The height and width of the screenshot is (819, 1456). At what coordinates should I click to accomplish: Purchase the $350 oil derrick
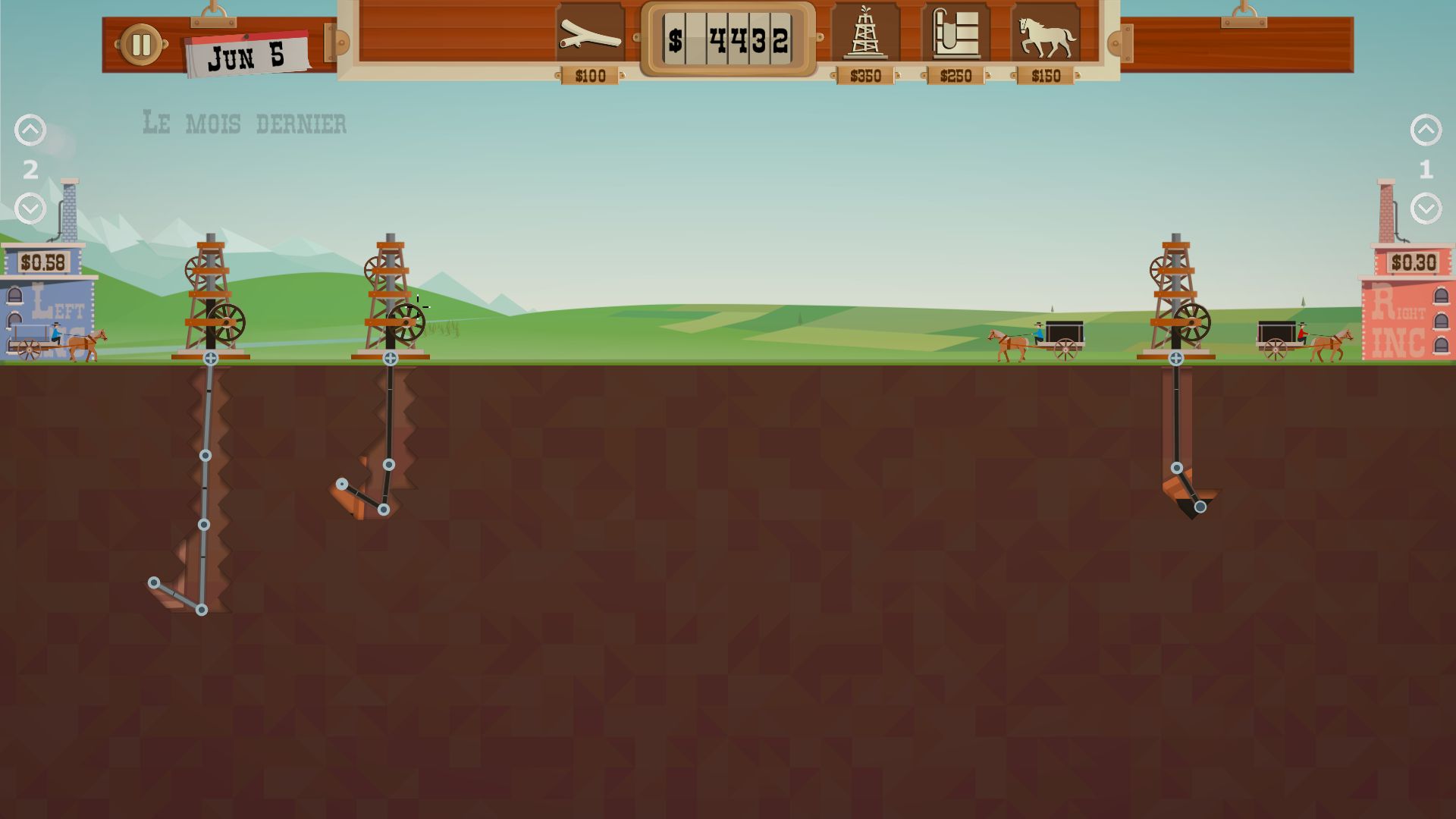pos(865,34)
